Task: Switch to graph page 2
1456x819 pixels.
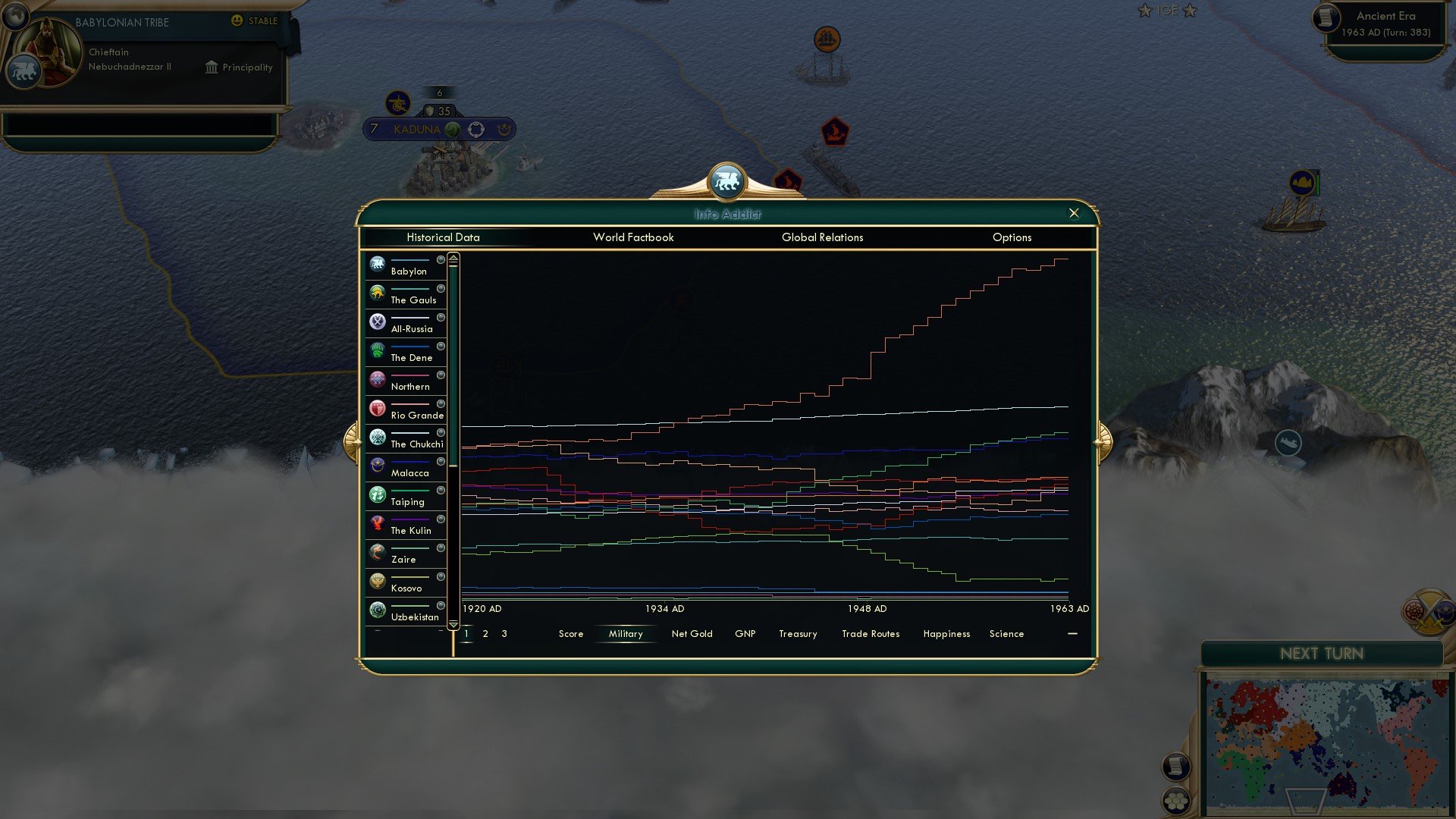Action: (485, 634)
